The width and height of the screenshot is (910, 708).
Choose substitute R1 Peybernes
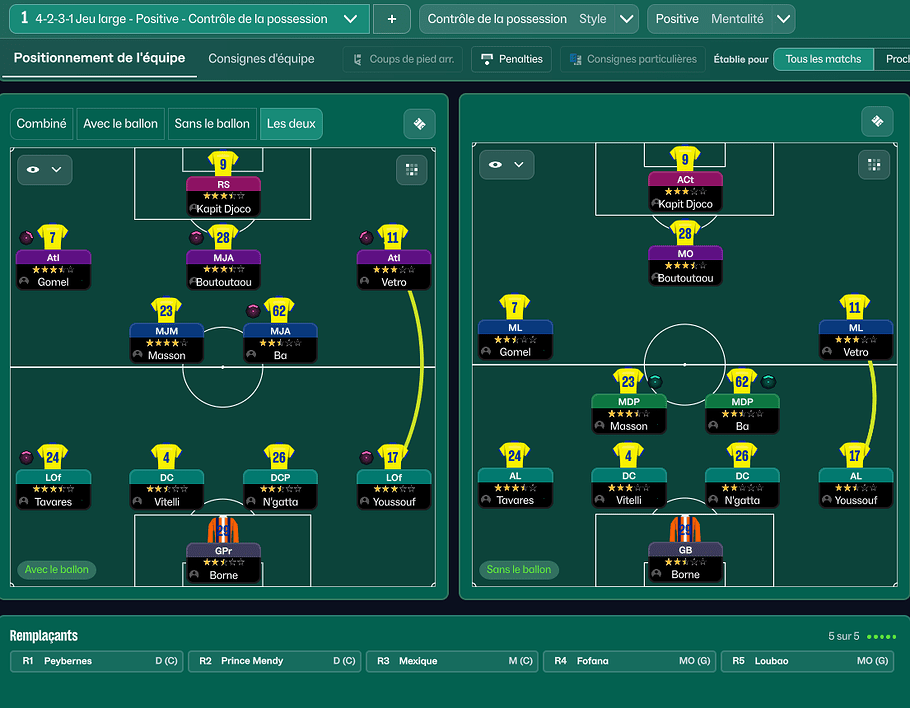tap(97, 661)
